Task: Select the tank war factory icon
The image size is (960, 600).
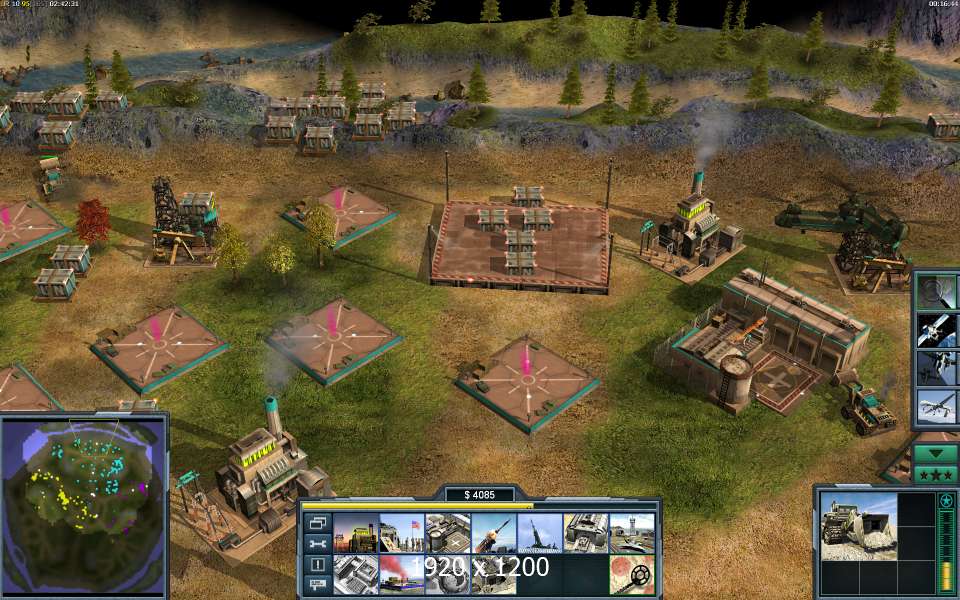Action: [586, 533]
